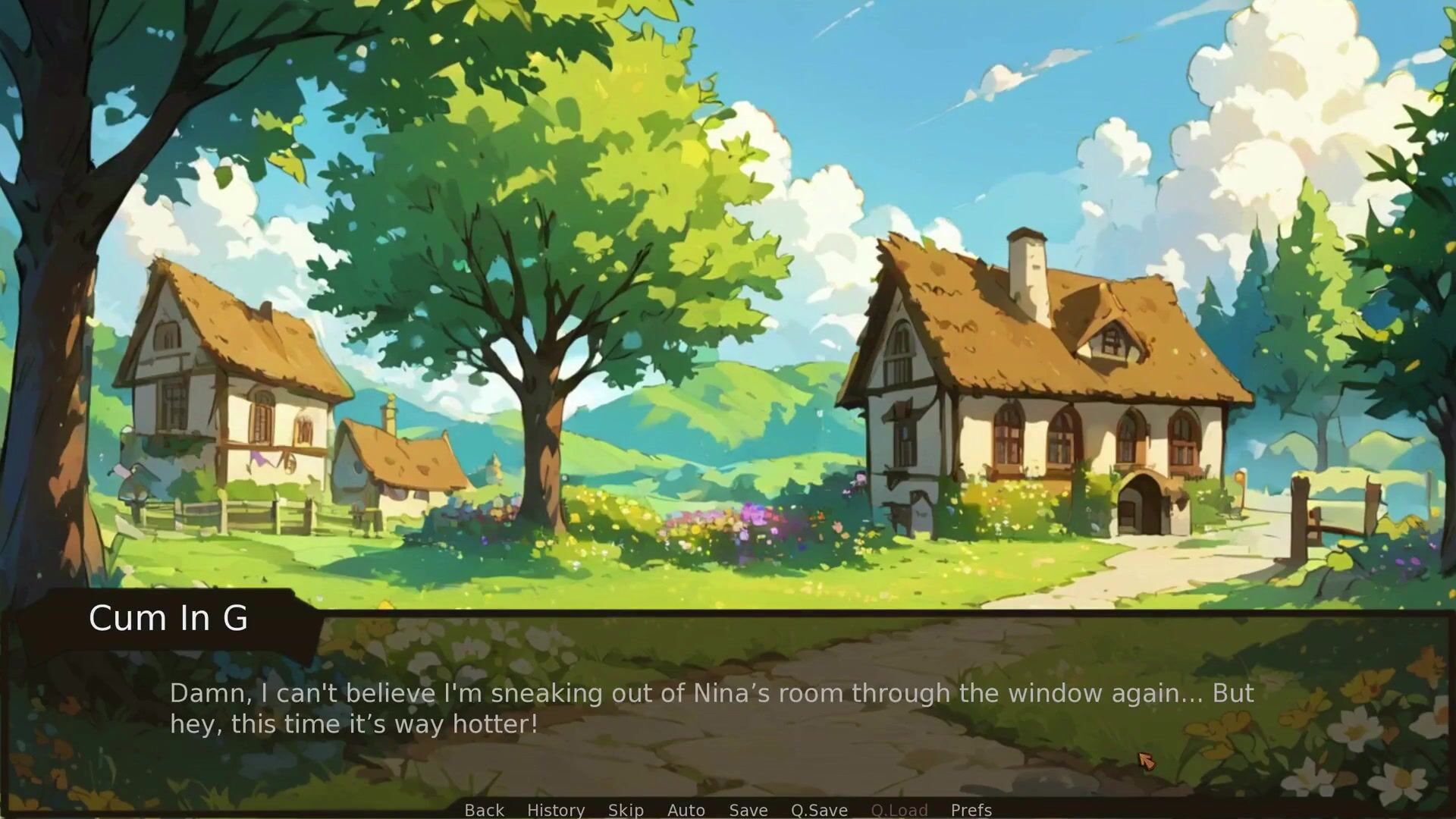Go back one dialogue line
Viewport: 1456px width, 819px height.
[484, 810]
